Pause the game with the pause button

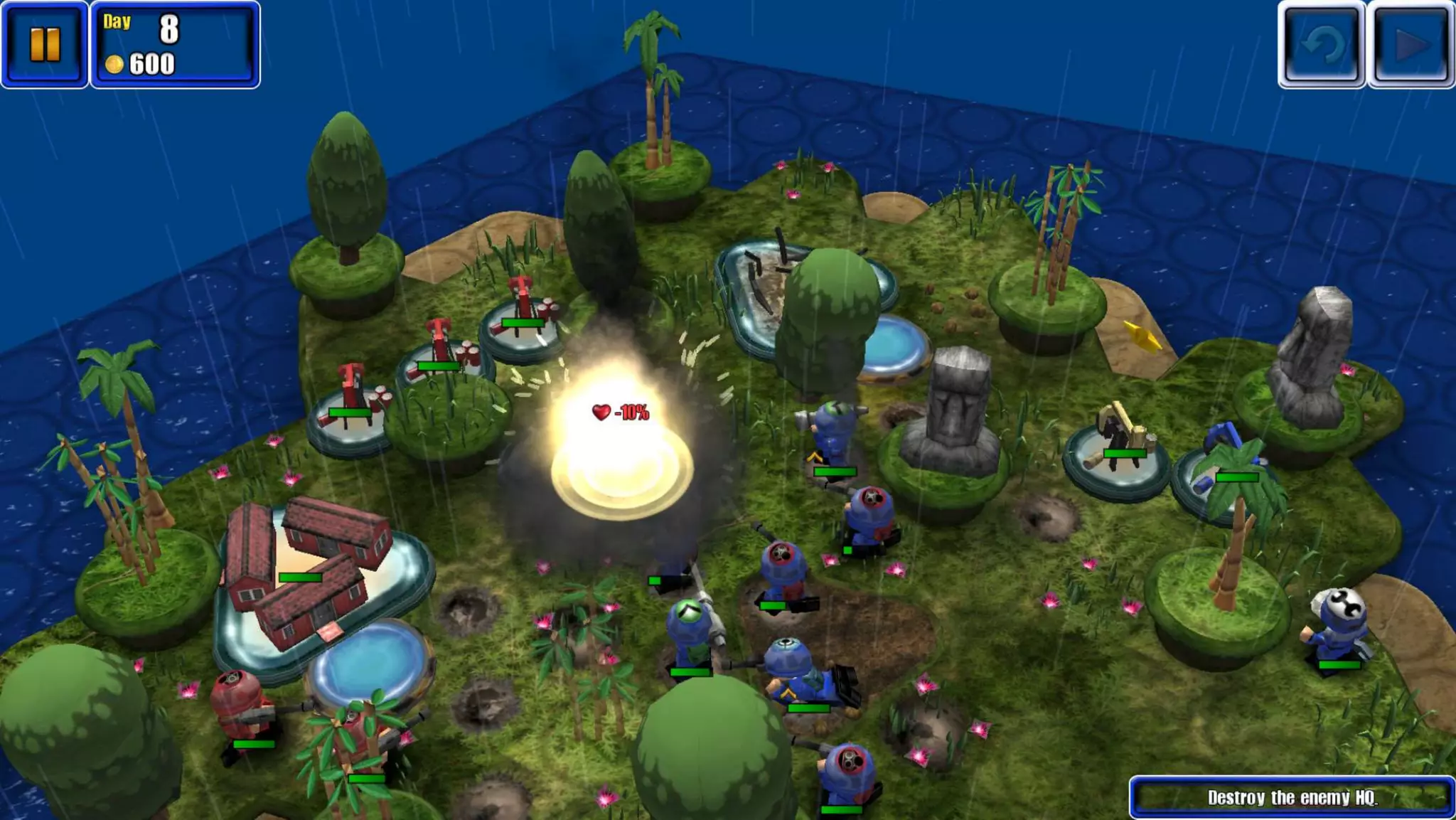tap(45, 44)
